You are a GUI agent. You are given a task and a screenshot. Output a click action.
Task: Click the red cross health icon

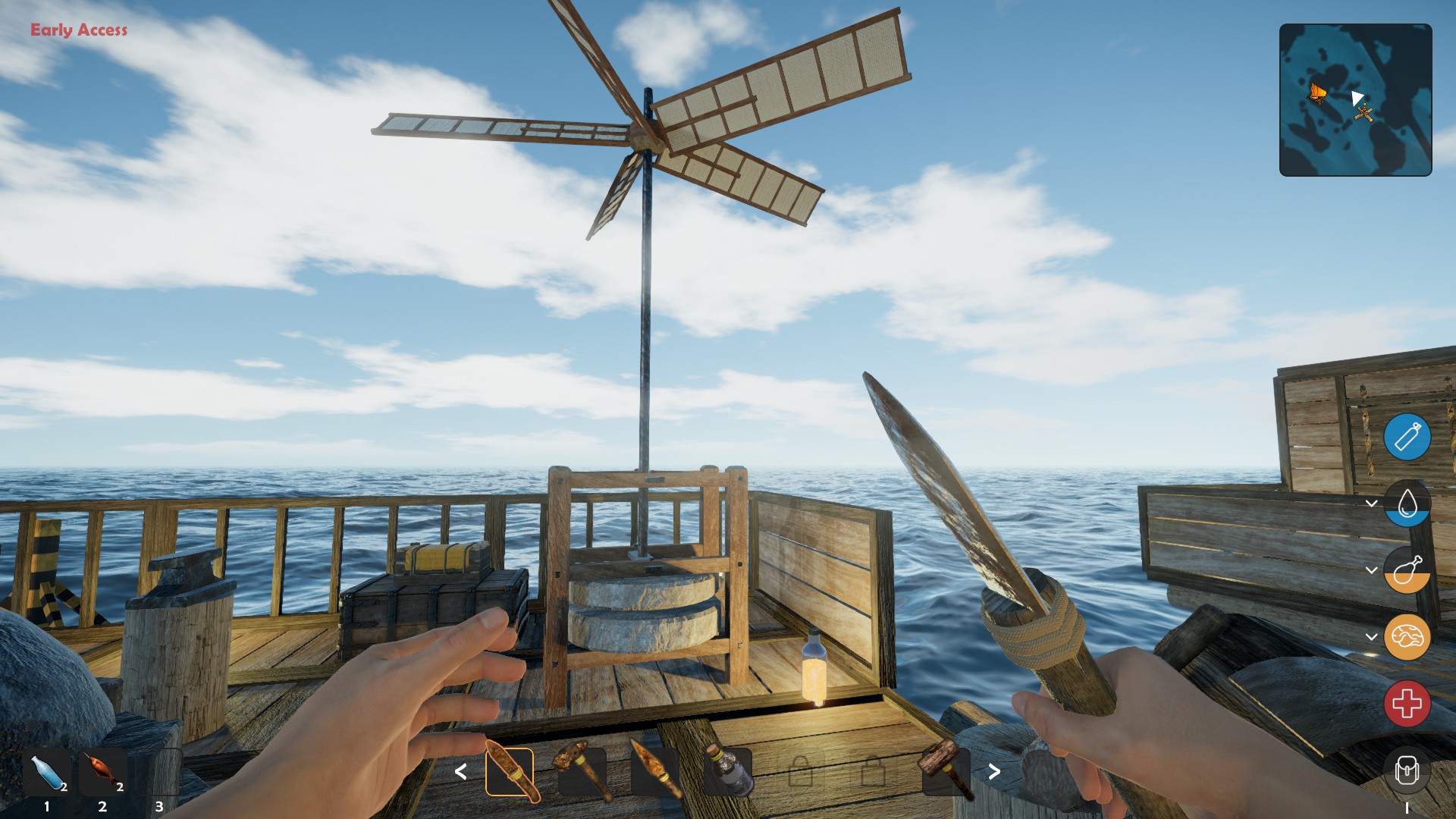[x=1407, y=704]
